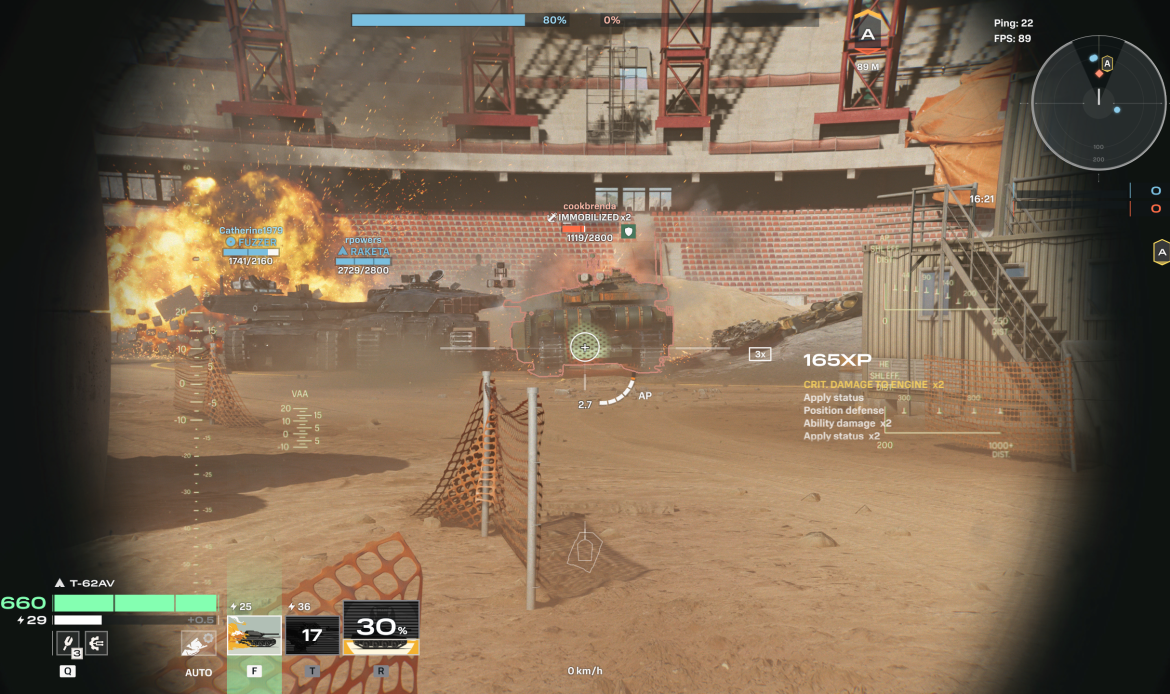Click the A objective badge below the scores
This screenshot has width=1170, height=694.
[1161, 252]
